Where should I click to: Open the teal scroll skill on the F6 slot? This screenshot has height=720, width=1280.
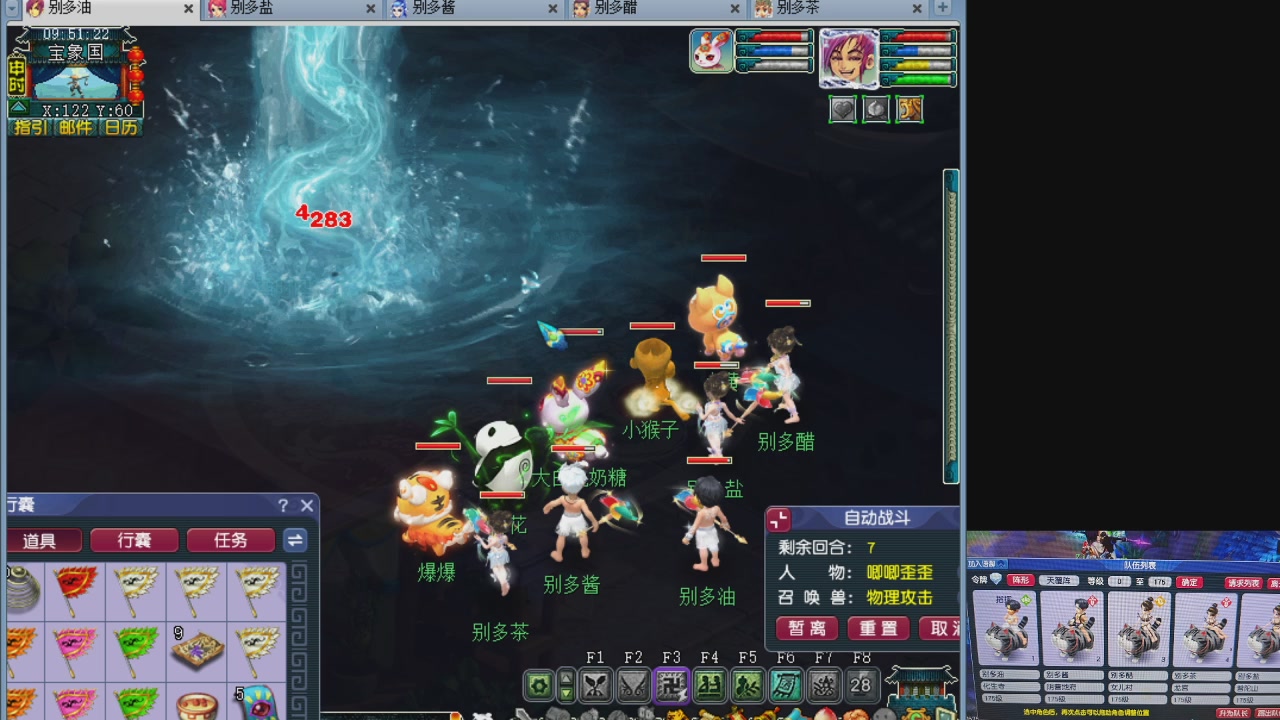tap(786, 685)
